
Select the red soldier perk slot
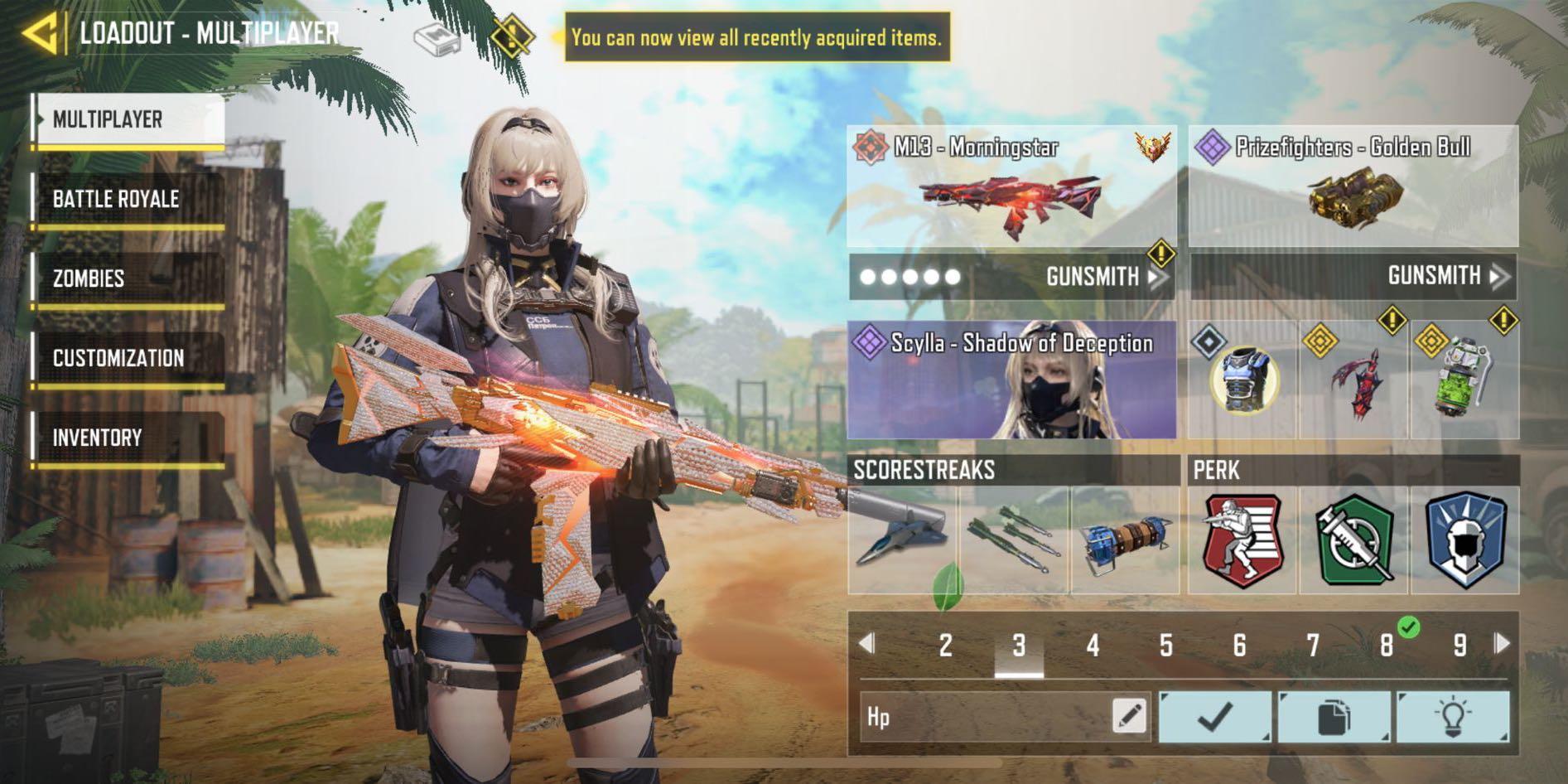coord(1242,540)
